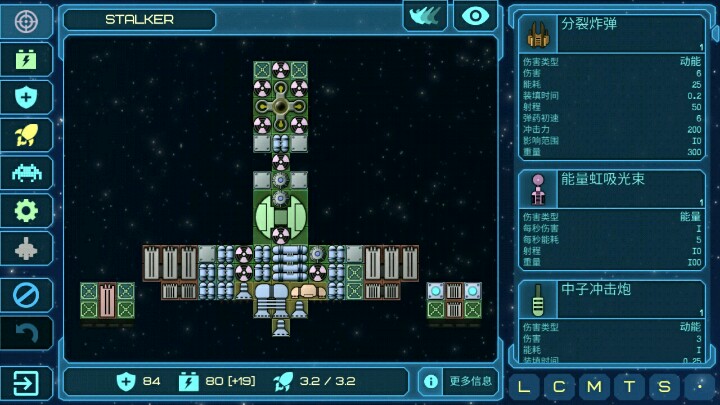Activate the remove module tool
Screen dimensions: 720x405
click(x=26, y=295)
